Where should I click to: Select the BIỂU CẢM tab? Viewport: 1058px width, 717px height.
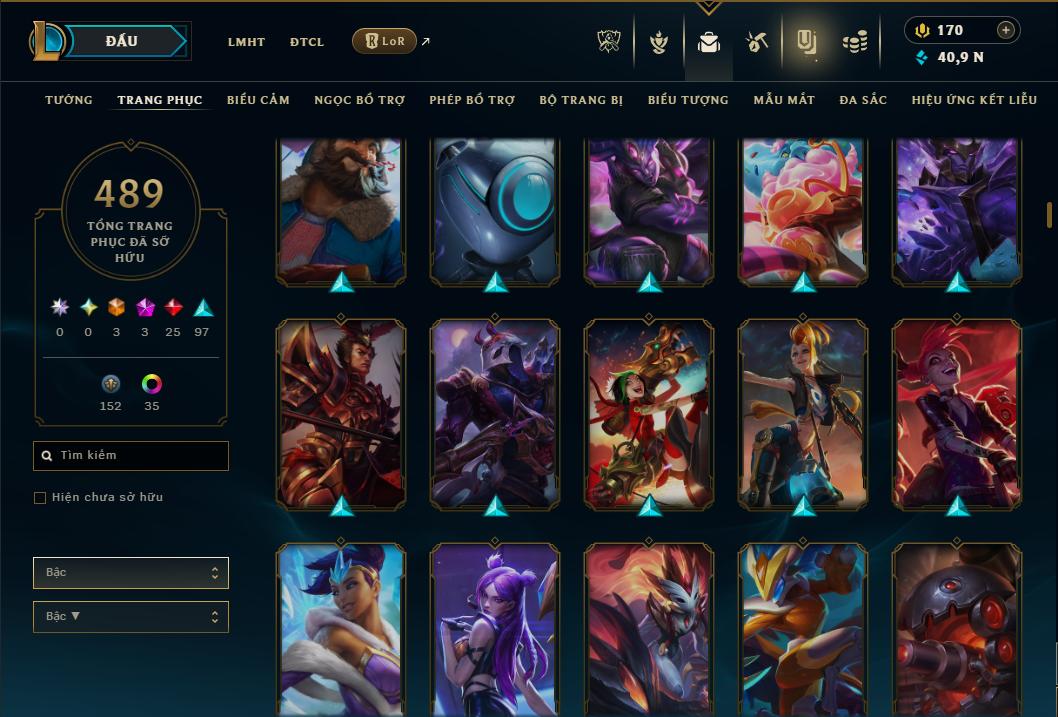(258, 100)
